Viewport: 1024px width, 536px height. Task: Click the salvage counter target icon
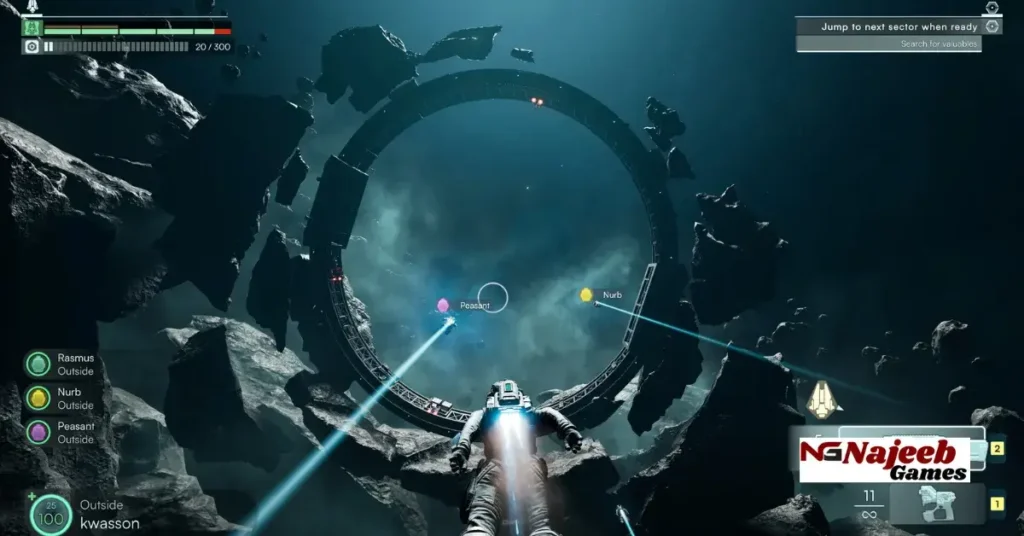[x=31, y=46]
